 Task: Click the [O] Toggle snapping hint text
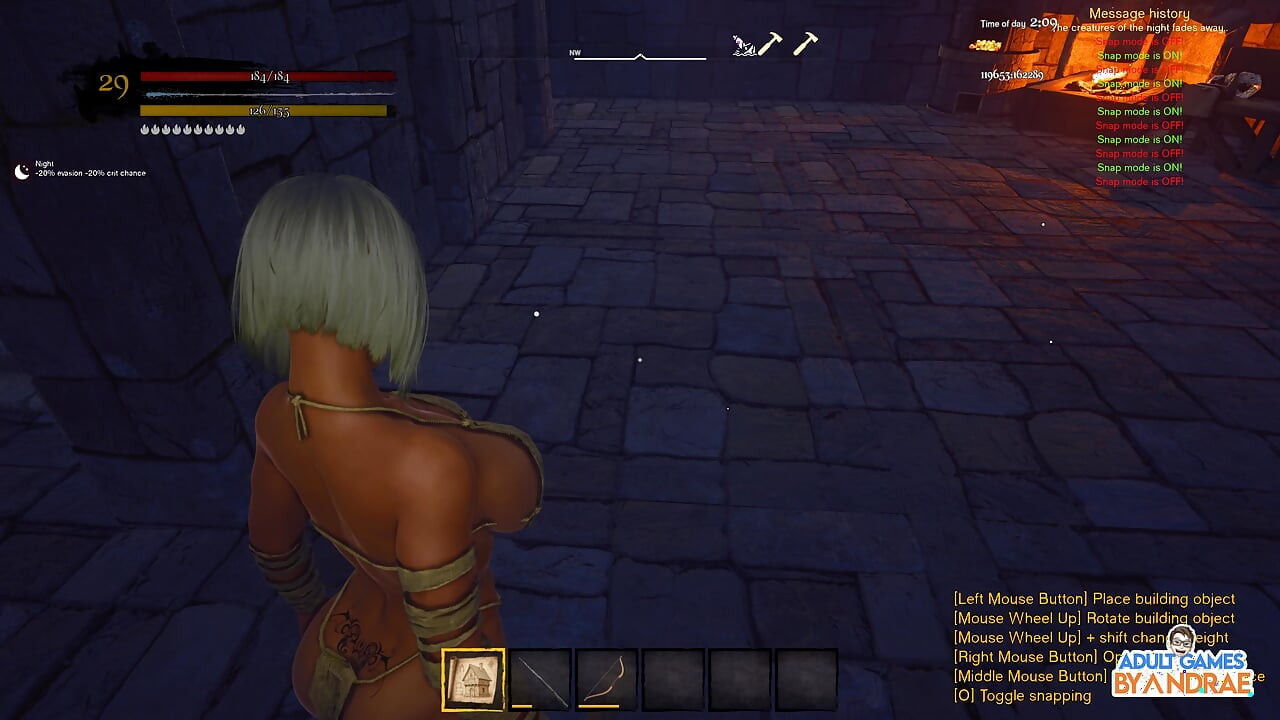pyautogui.click(x=1022, y=695)
